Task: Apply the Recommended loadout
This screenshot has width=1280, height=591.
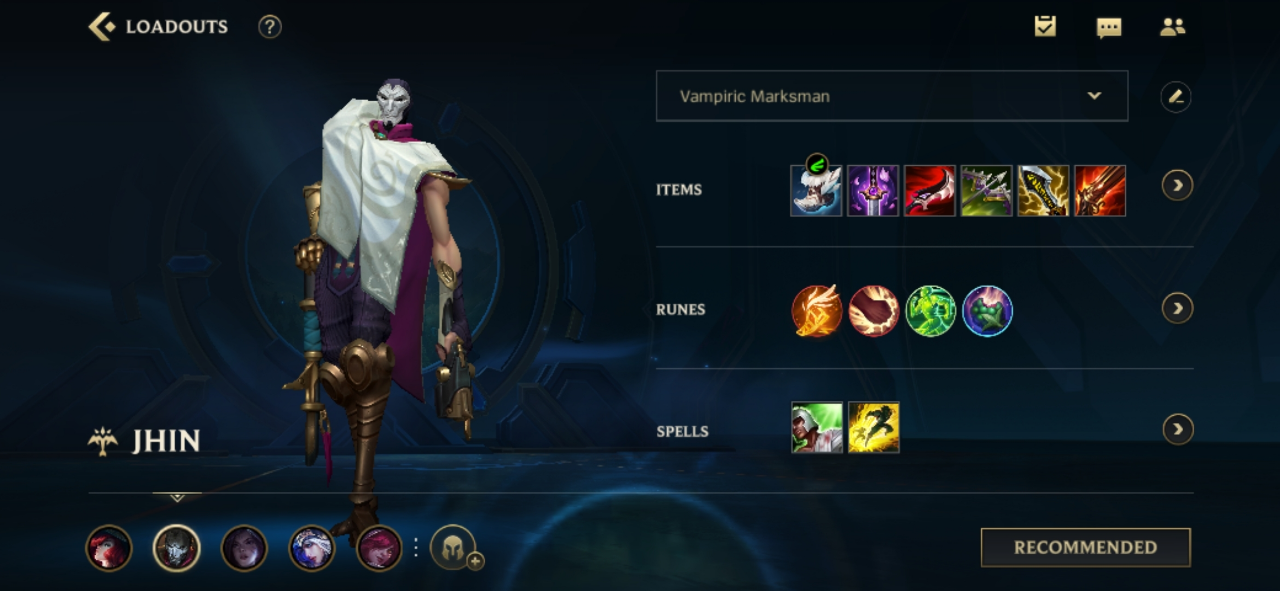Action: tap(1085, 547)
